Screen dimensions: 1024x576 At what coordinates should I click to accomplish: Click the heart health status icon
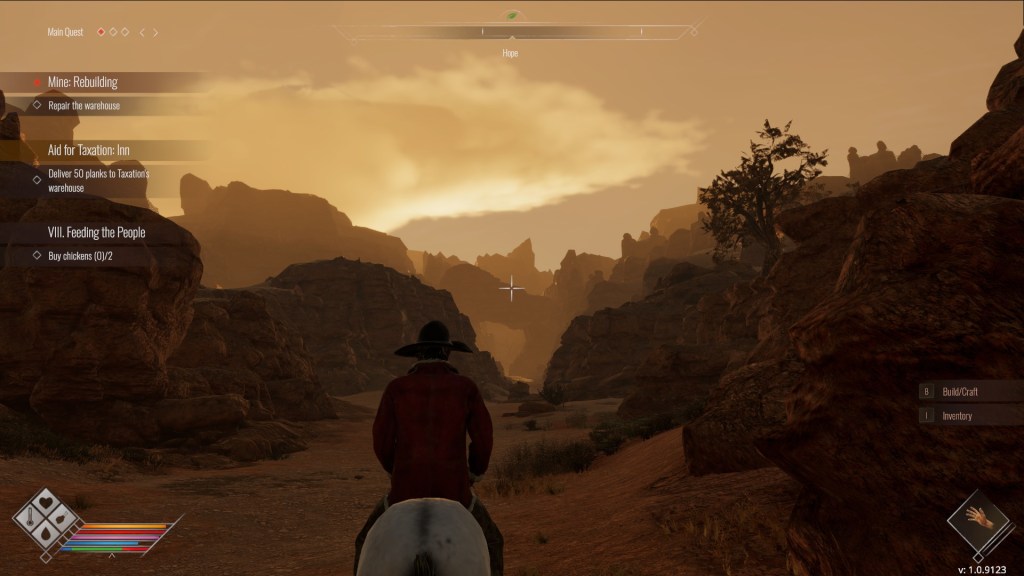46,504
